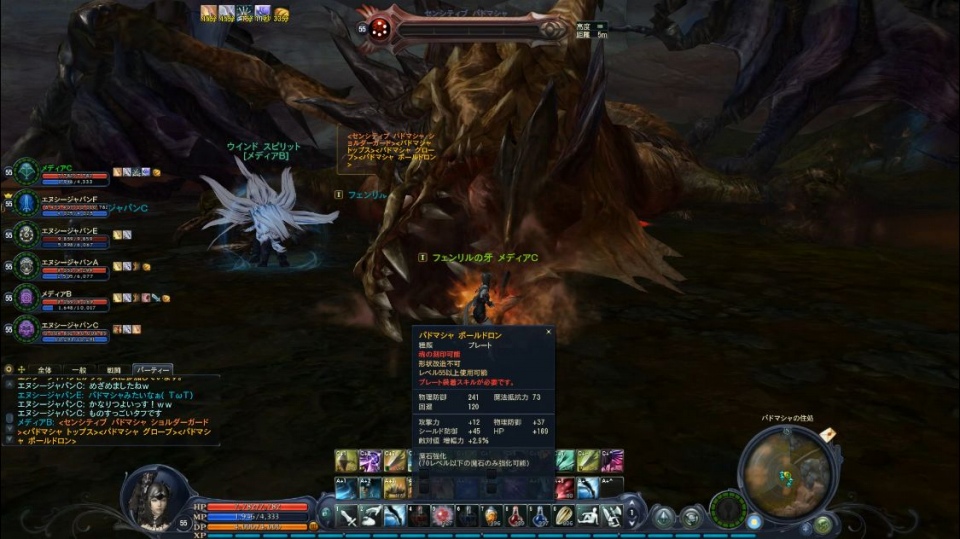Close the パドマシャ ポールドロン item tooltip
This screenshot has height=539, width=960.
(x=548, y=331)
